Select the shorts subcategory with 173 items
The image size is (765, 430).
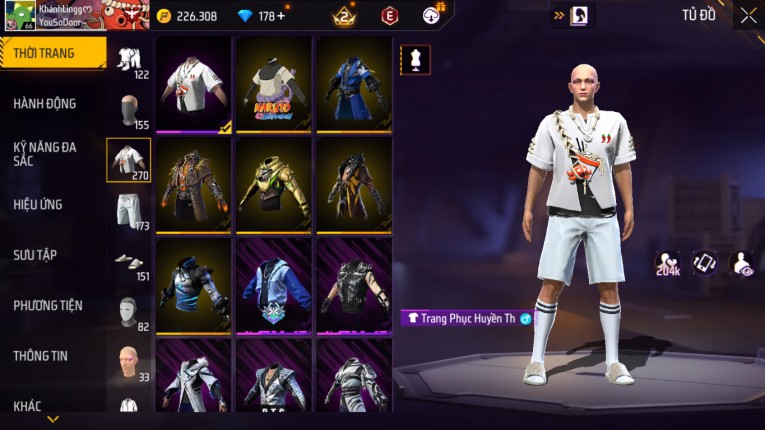(128, 209)
